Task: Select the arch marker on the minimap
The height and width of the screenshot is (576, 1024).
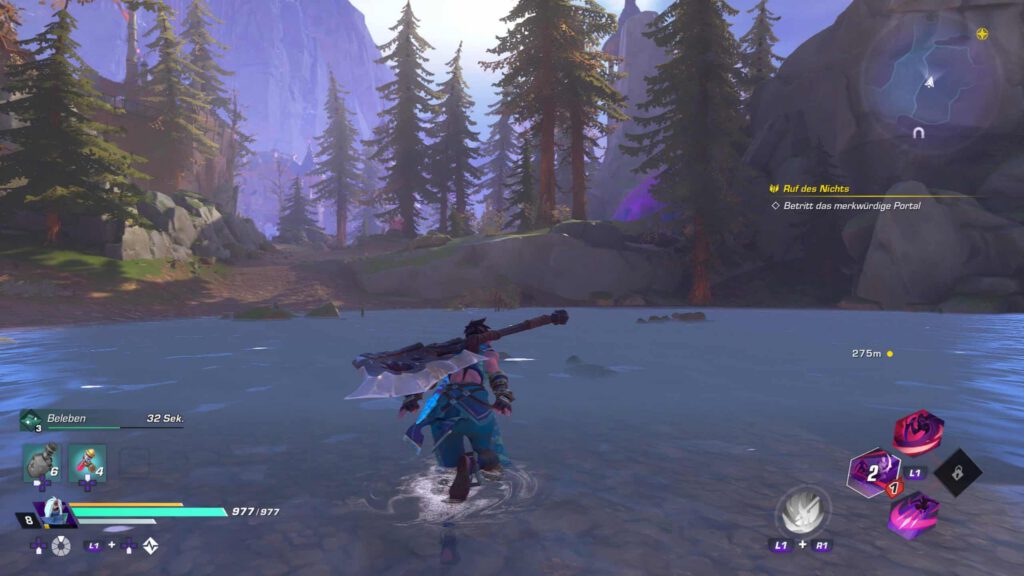Action: [917, 132]
